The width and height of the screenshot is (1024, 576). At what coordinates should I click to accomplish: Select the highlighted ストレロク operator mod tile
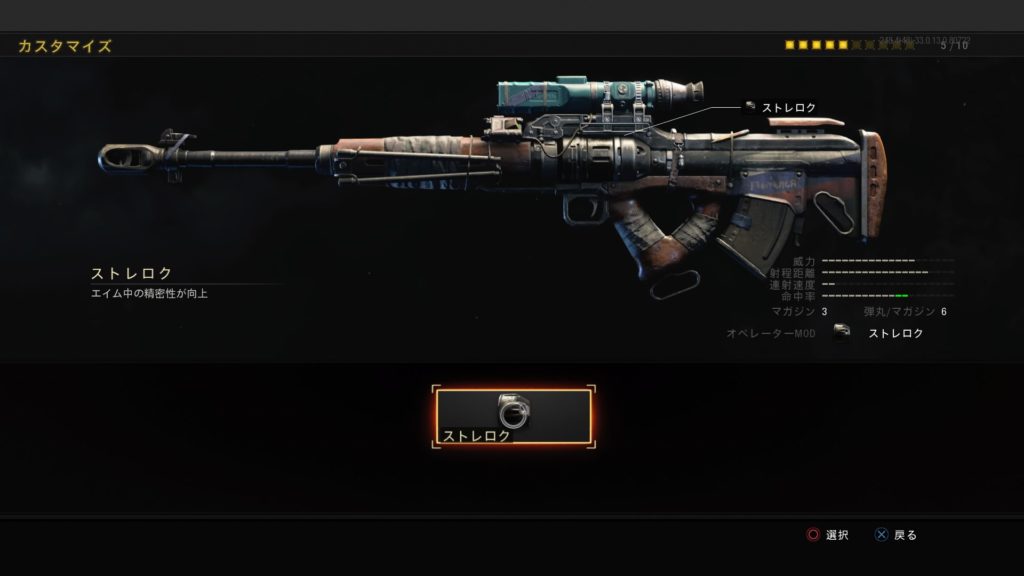[x=513, y=417]
